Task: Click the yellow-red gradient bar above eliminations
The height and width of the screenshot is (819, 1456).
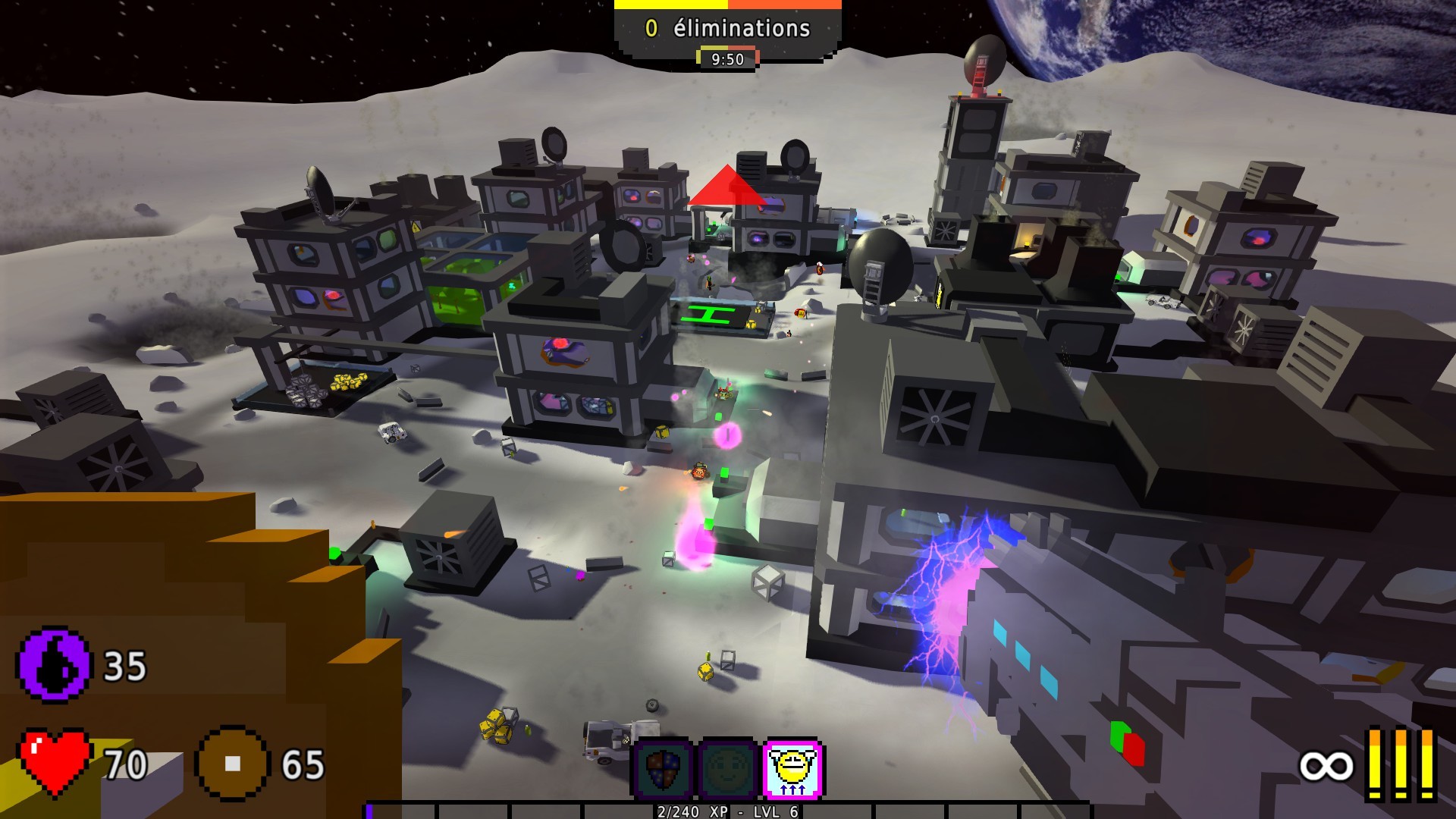Action: pyautogui.click(x=728, y=5)
